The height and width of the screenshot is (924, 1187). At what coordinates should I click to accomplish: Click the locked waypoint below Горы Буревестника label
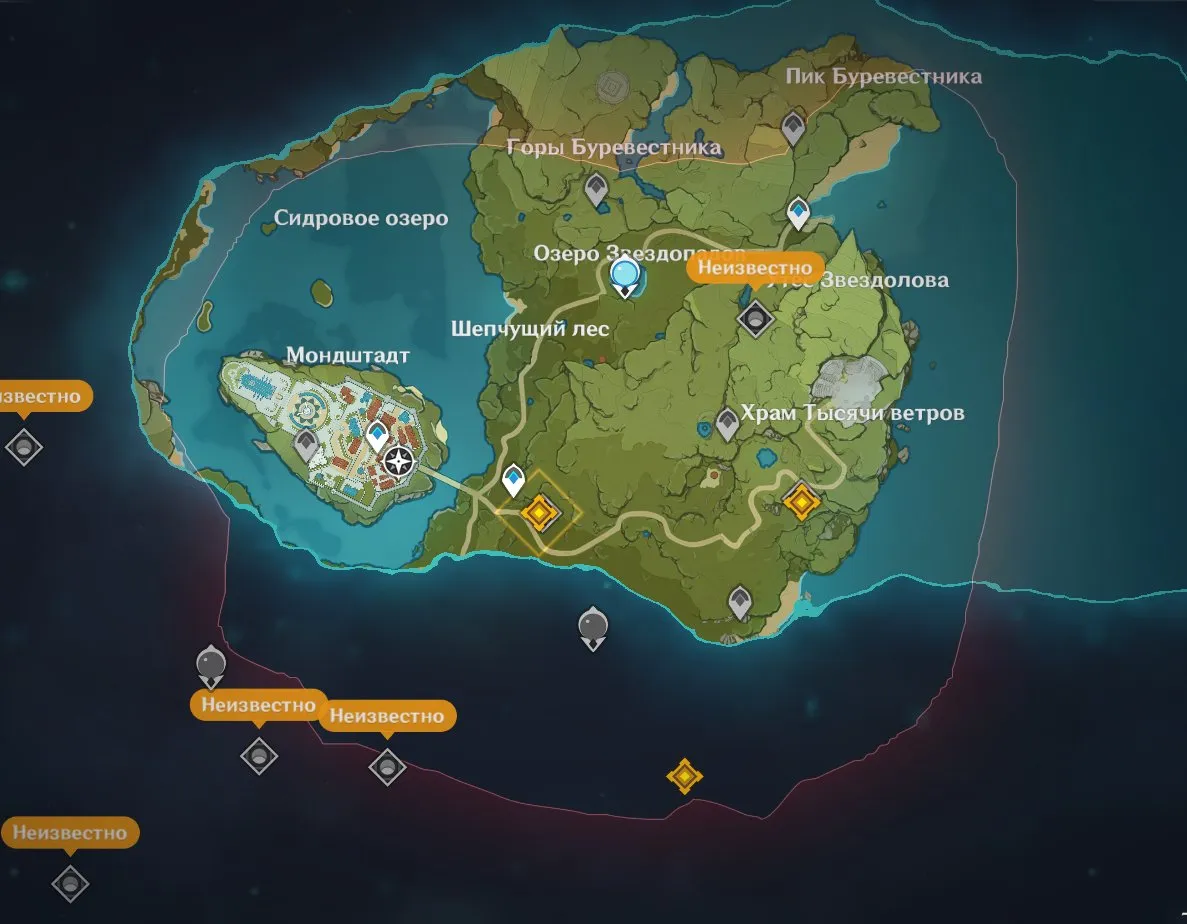(596, 186)
